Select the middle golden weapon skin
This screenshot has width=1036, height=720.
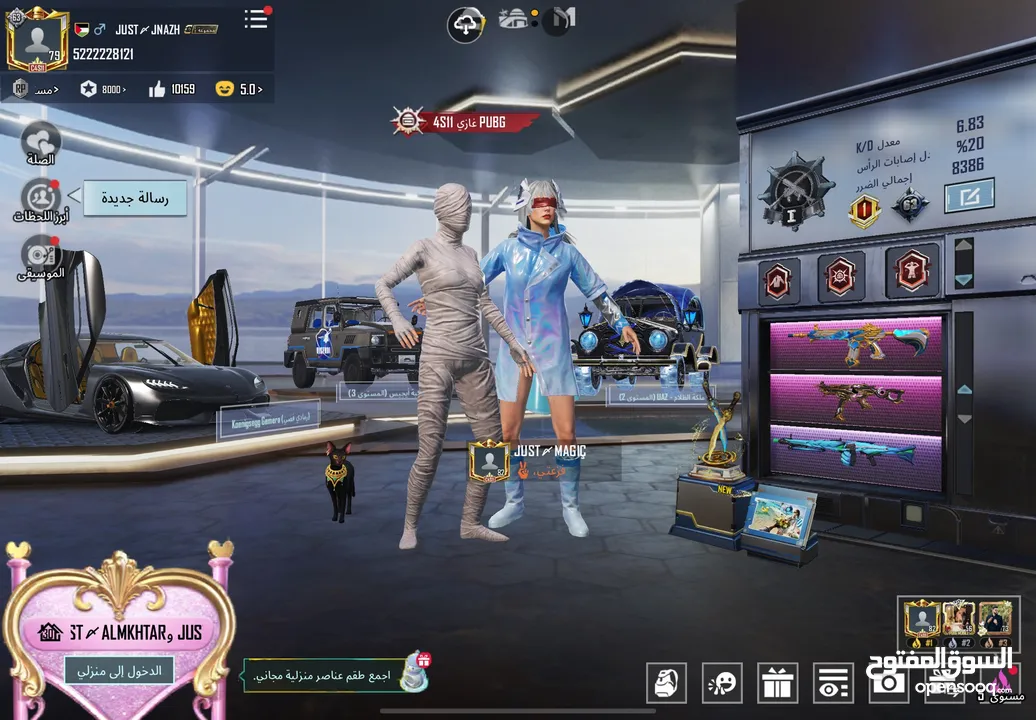[855, 400]
